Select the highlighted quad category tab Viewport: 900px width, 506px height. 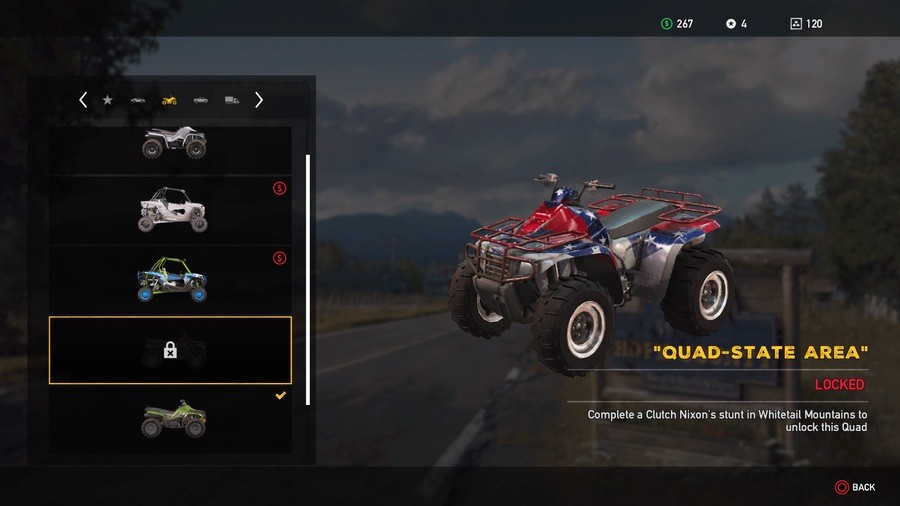coord(169,100)
